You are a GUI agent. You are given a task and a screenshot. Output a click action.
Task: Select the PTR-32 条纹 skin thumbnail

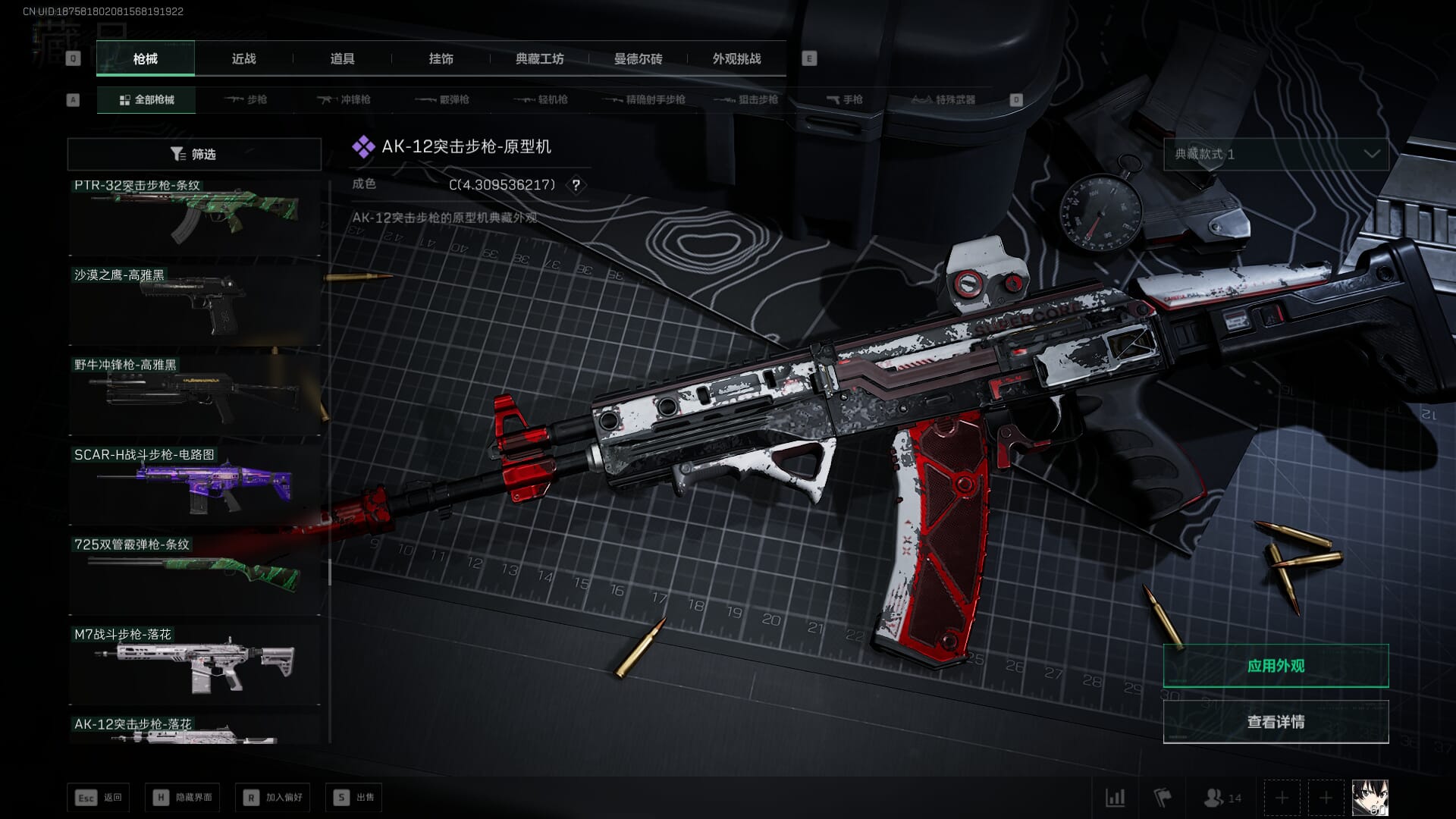coord(194,216)
